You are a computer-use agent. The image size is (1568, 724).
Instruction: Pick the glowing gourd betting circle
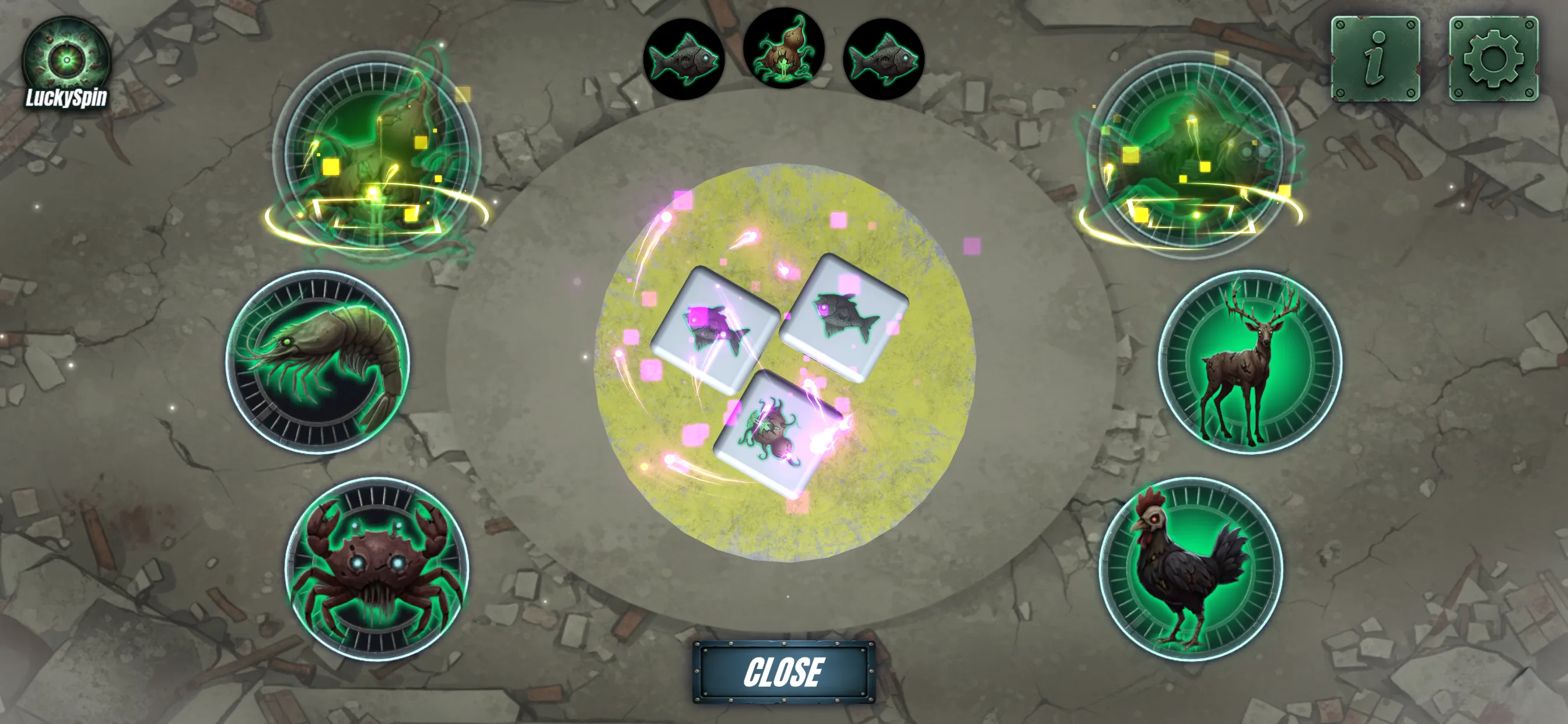point(377,152)
